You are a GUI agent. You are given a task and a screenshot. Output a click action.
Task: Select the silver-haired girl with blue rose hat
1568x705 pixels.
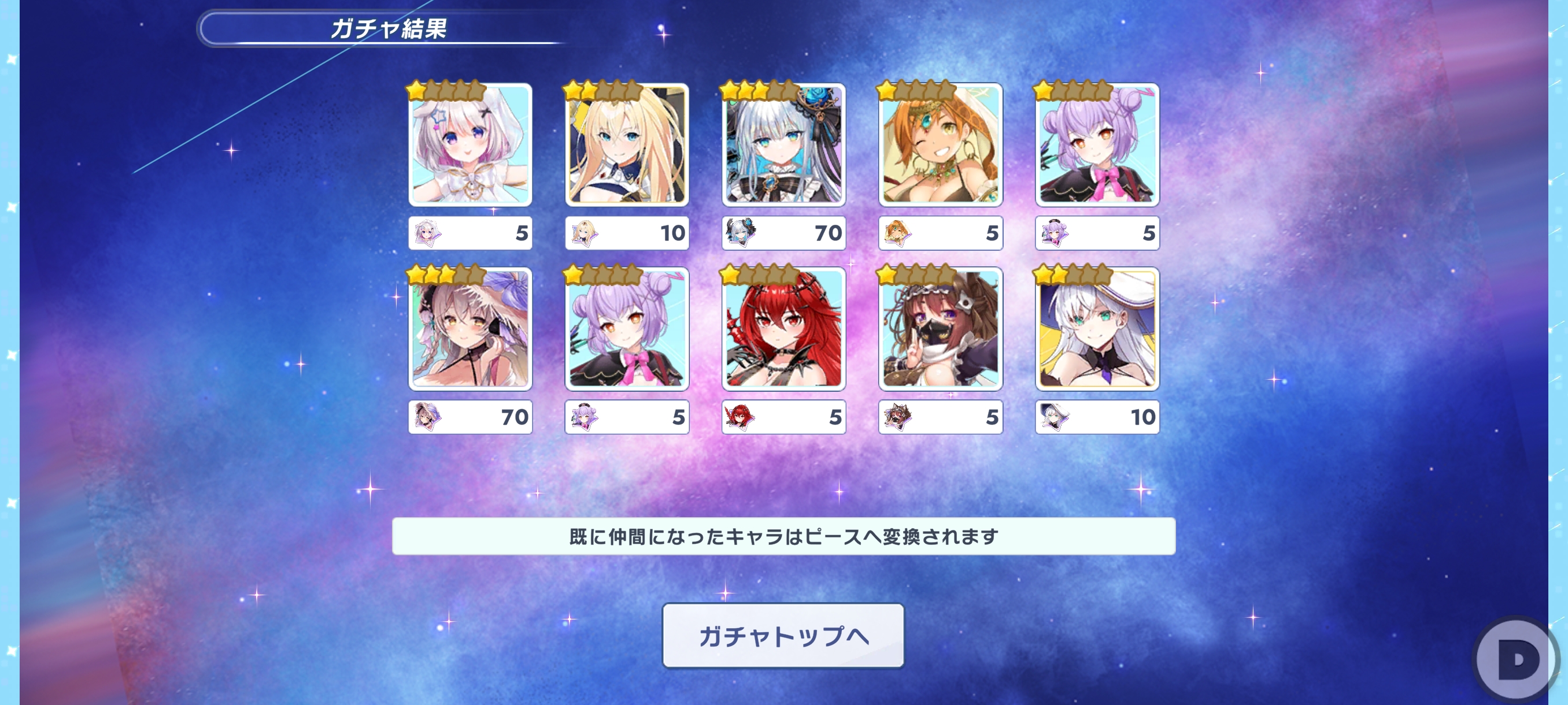coord(783,145)
